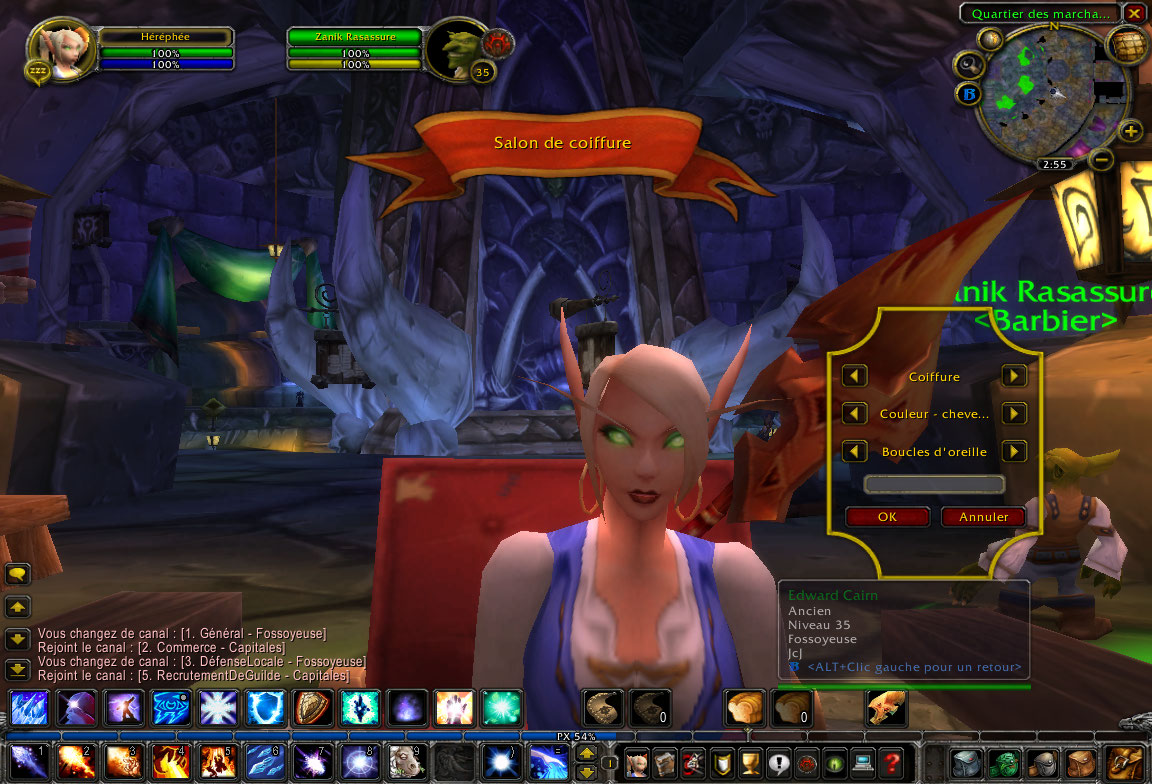Close the minimap with the X button
This screenshot has height=784, width=1152.
pos(1134,13)
